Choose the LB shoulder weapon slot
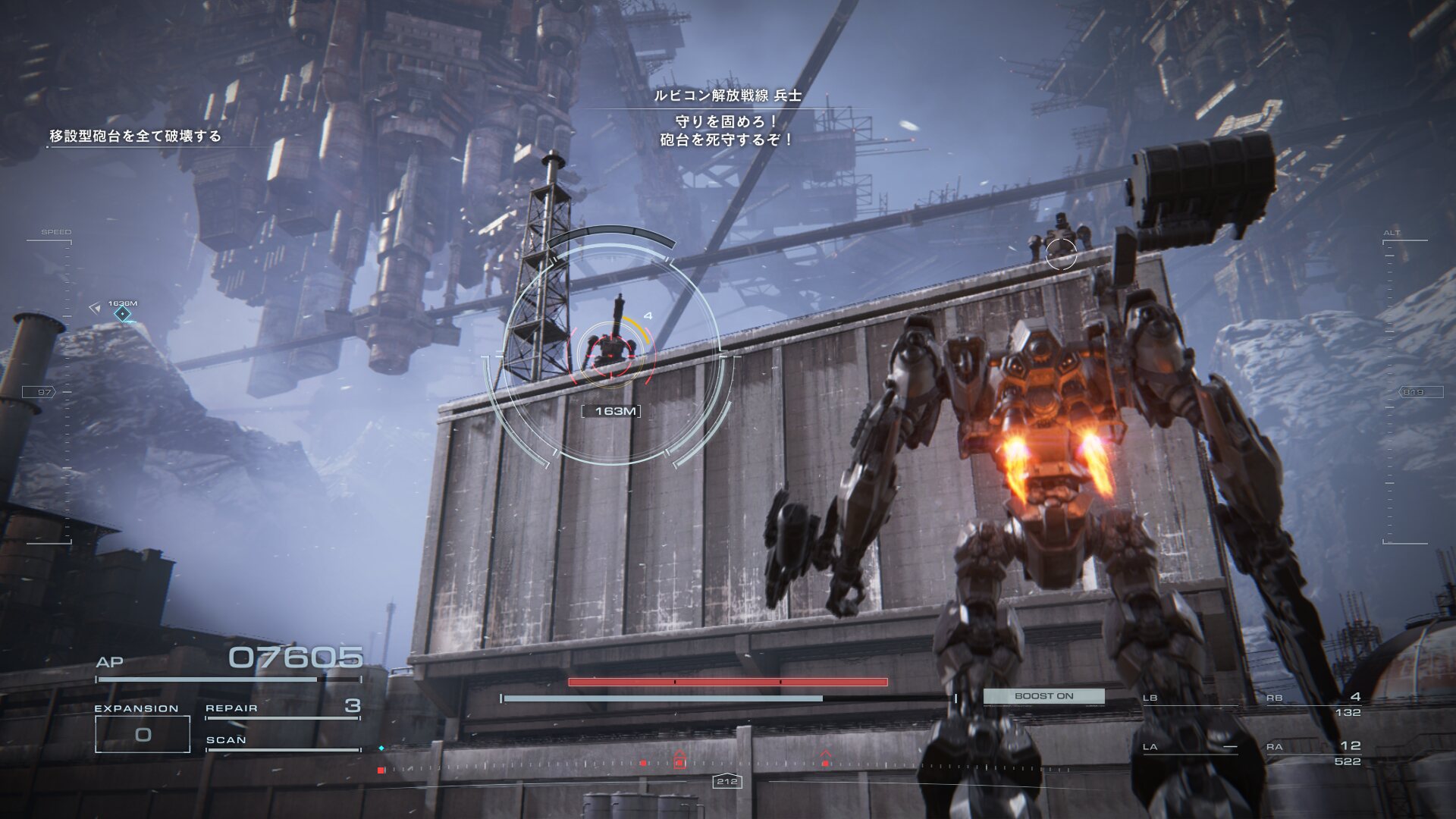The width and height of the screenshot is (1456, 819). click(x=1188, y=699)
